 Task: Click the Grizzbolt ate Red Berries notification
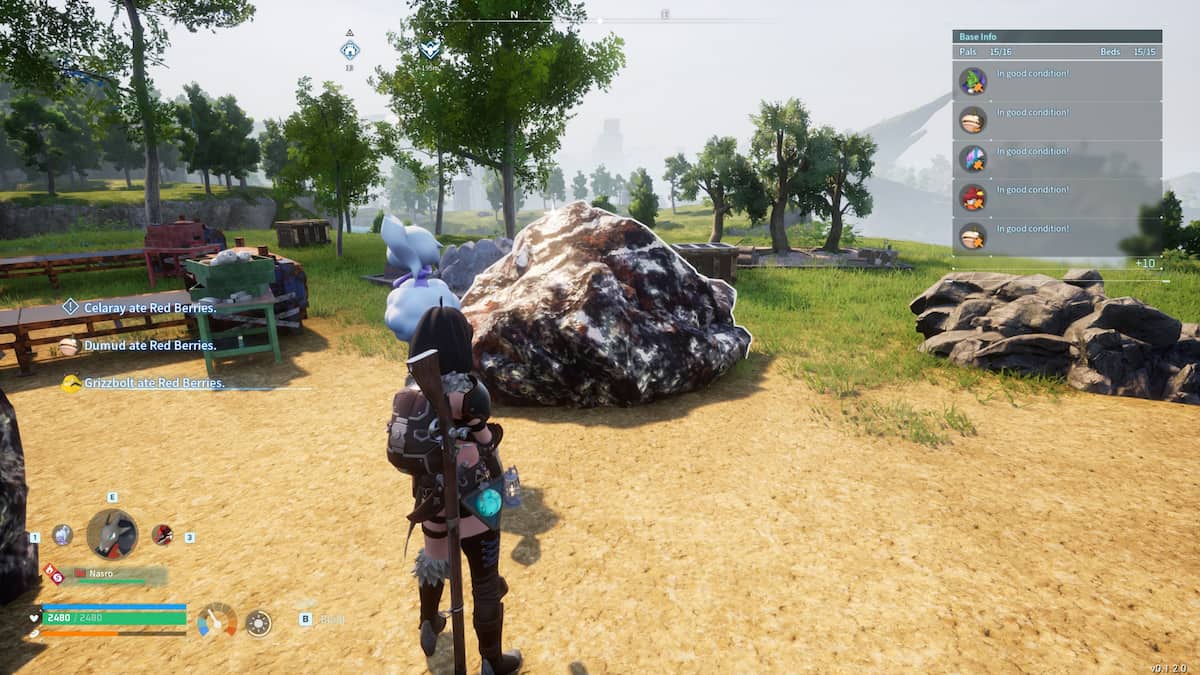click(153, 383)
